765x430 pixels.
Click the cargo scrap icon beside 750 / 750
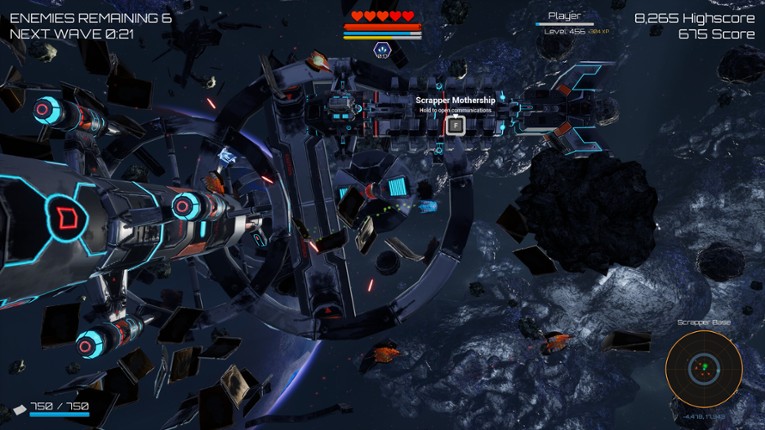19,408
